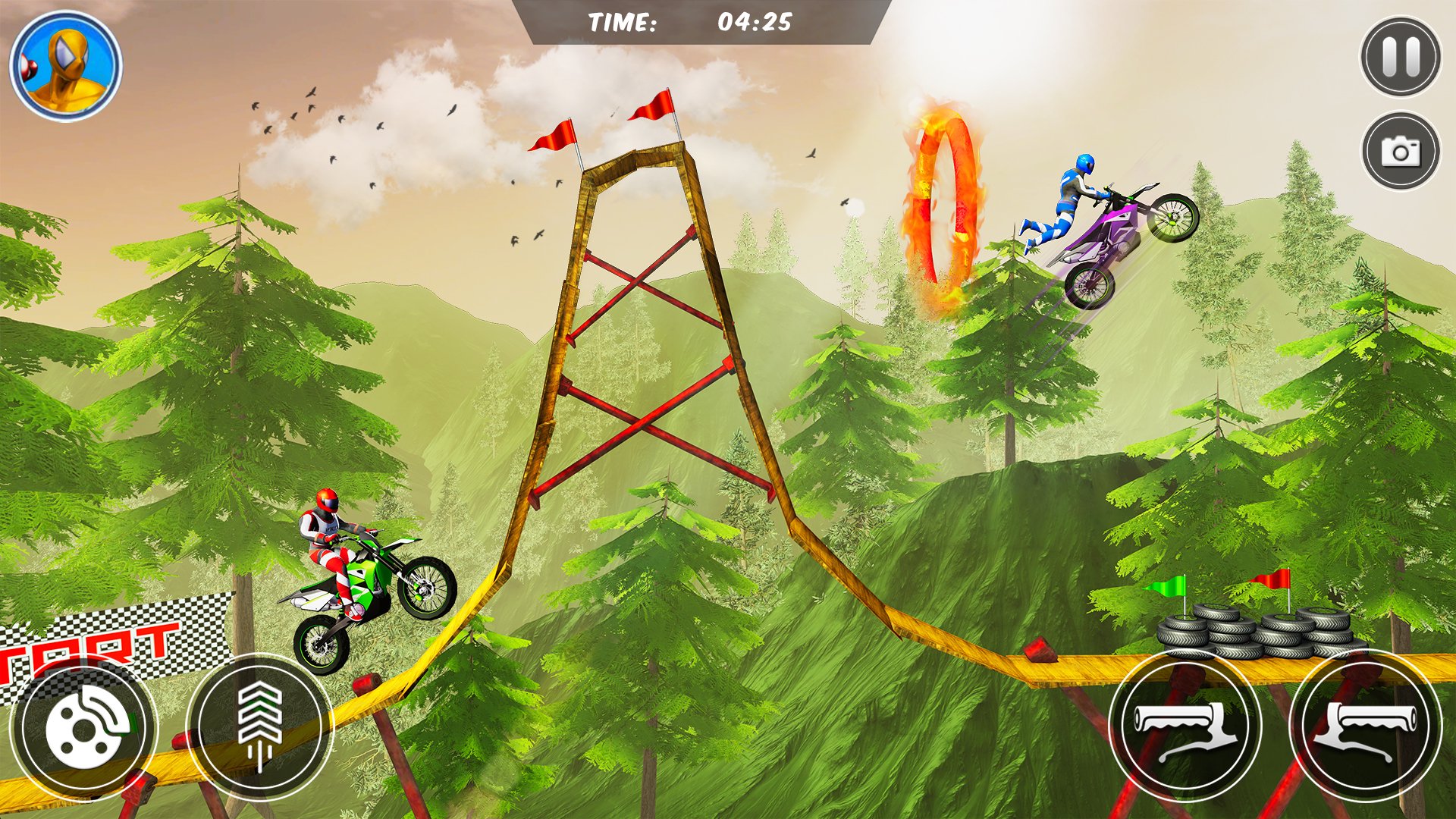The width and height of the screenshot is (1456, 819).
Task: Tap the right-pointing handlebar tilt button
Action: click(1365, 726)
